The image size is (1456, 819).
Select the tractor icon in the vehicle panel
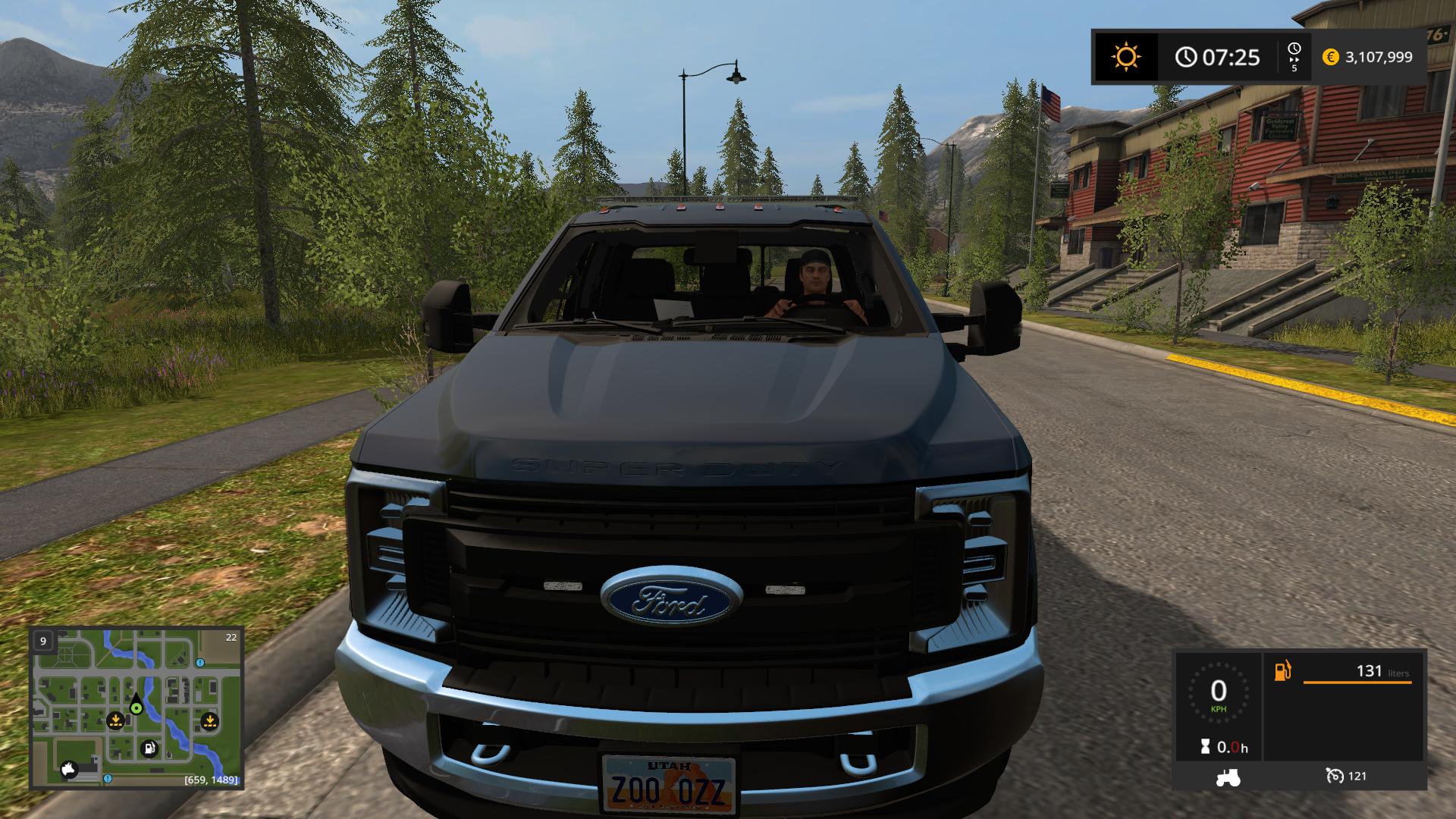(x=1227, y=777)
